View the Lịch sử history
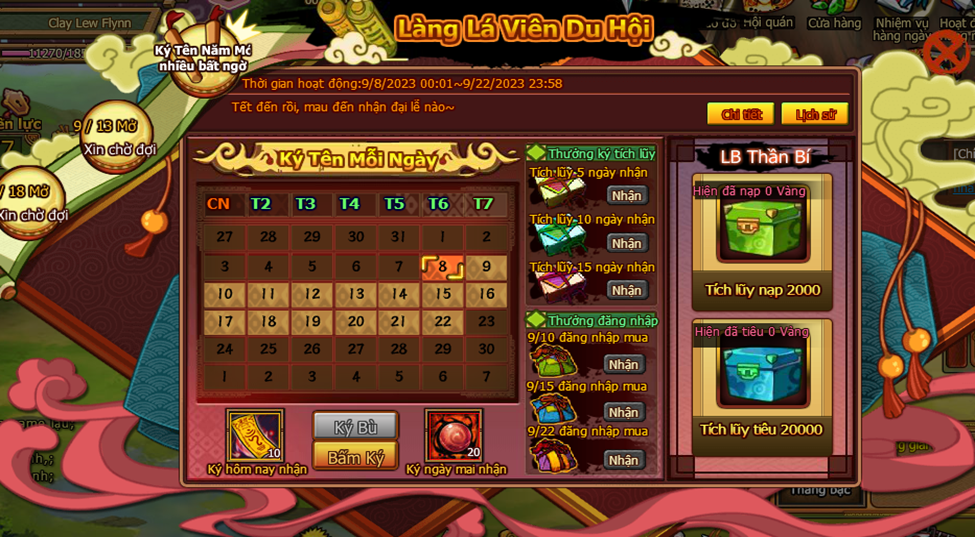Viewport: 975px width, 537px height. tap(814, 114)
